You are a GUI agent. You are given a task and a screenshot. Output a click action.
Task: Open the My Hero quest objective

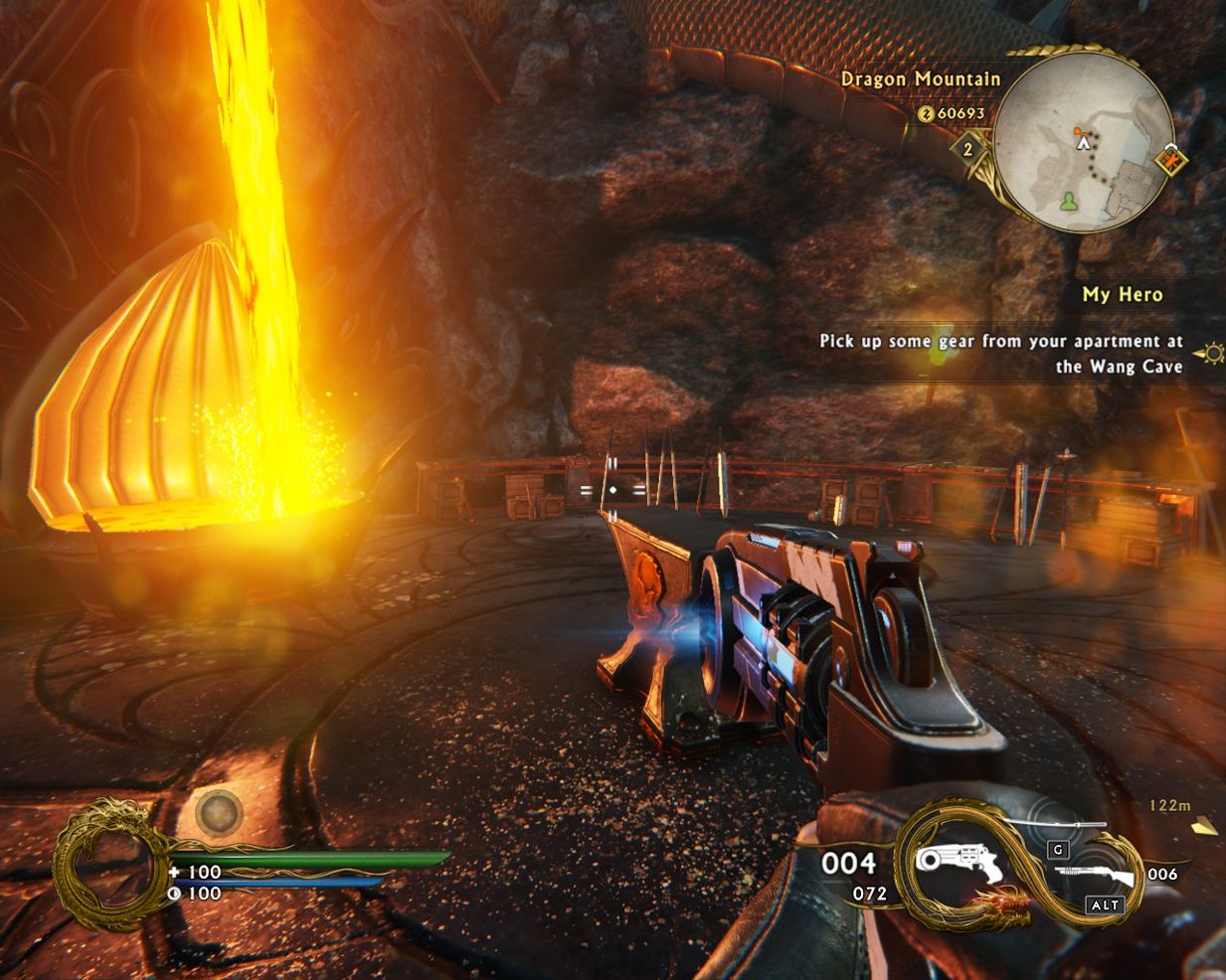pyautogui.click(x=1122, y=294)
